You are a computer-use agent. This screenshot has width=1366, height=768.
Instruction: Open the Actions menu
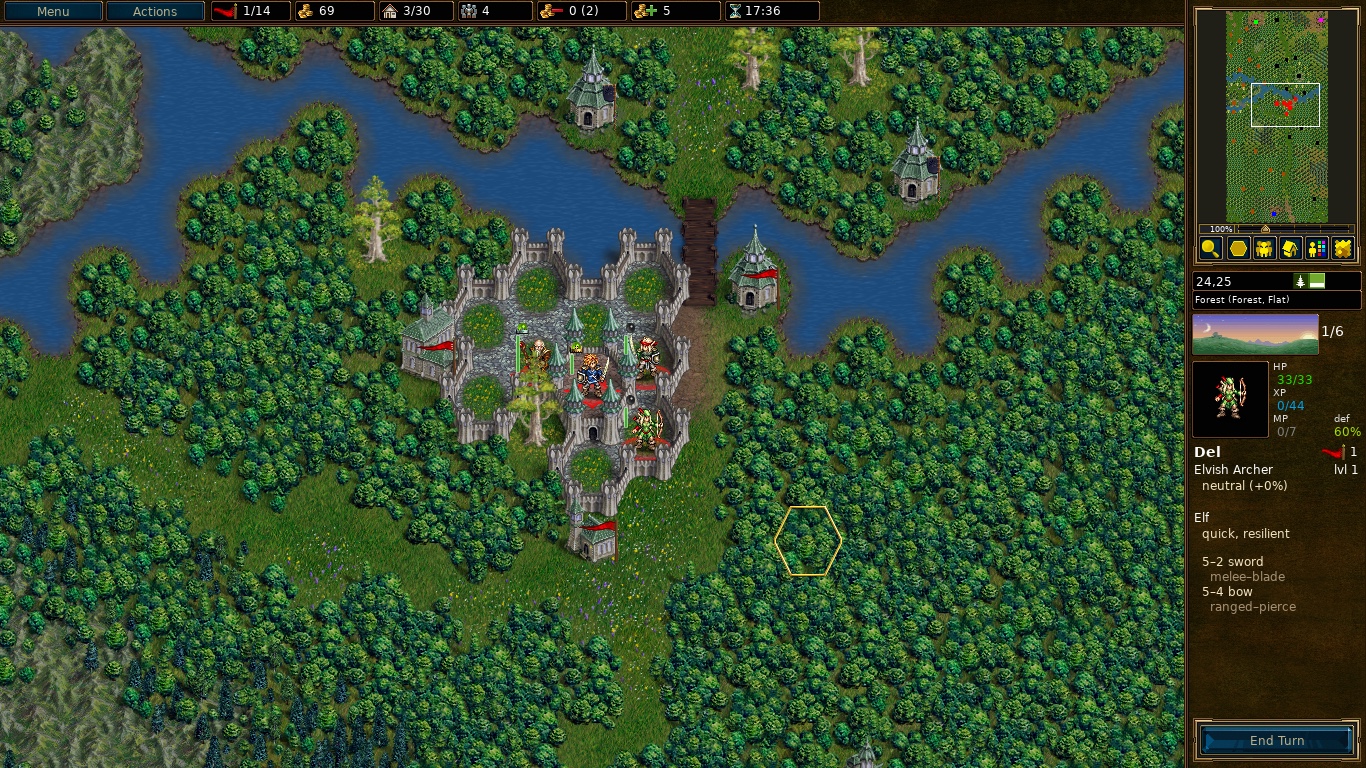point(155,12)
